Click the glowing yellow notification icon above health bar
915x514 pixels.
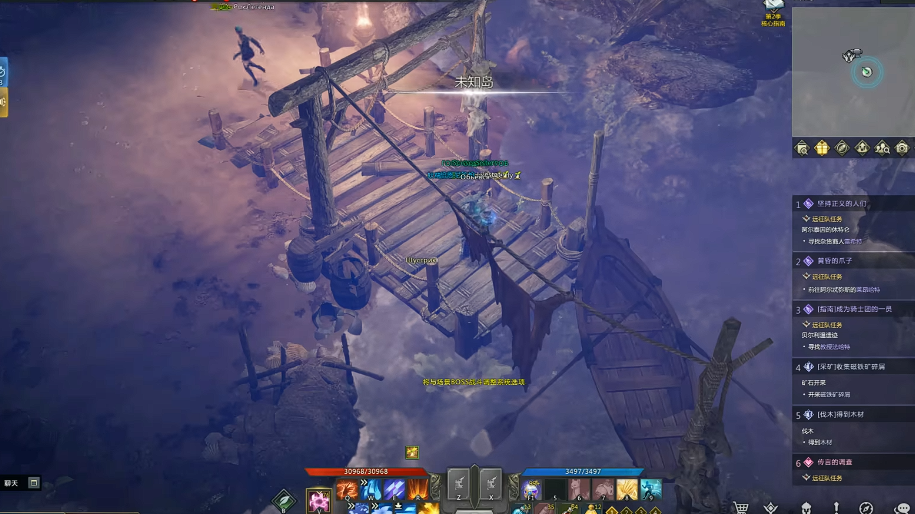click(411, 452)
